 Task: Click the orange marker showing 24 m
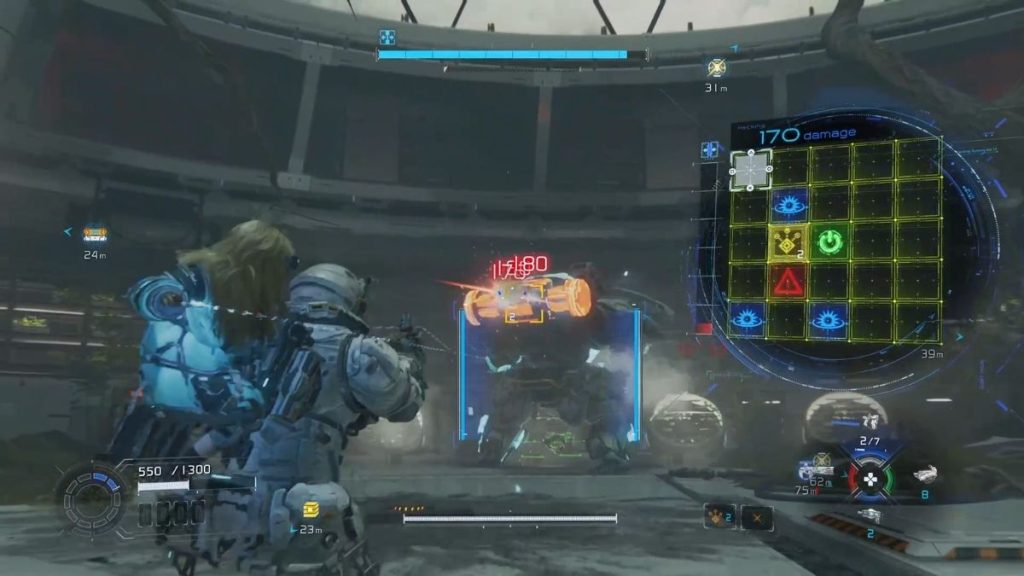pos(95,234)
